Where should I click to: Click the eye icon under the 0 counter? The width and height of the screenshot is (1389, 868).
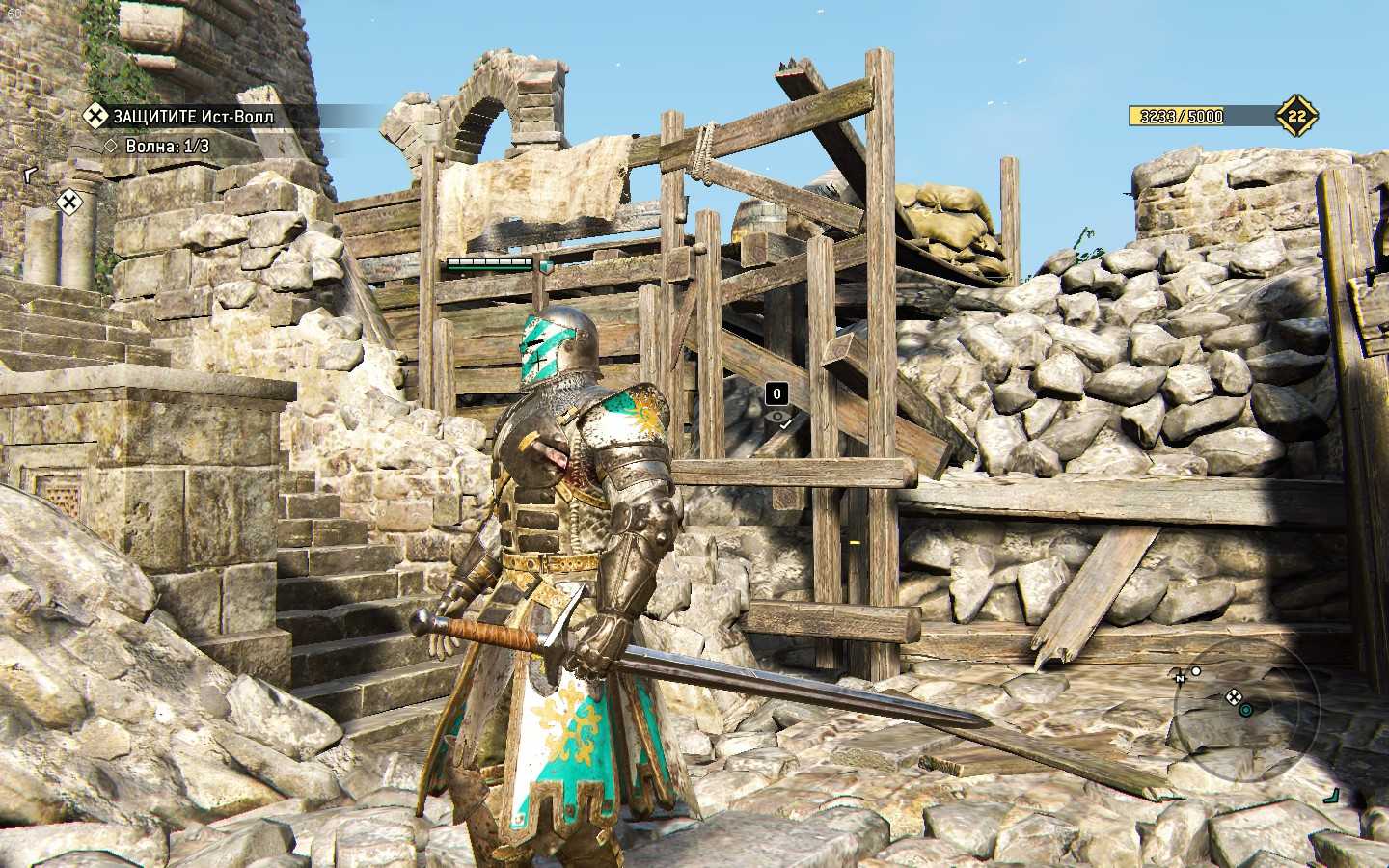tap(777, 418)
